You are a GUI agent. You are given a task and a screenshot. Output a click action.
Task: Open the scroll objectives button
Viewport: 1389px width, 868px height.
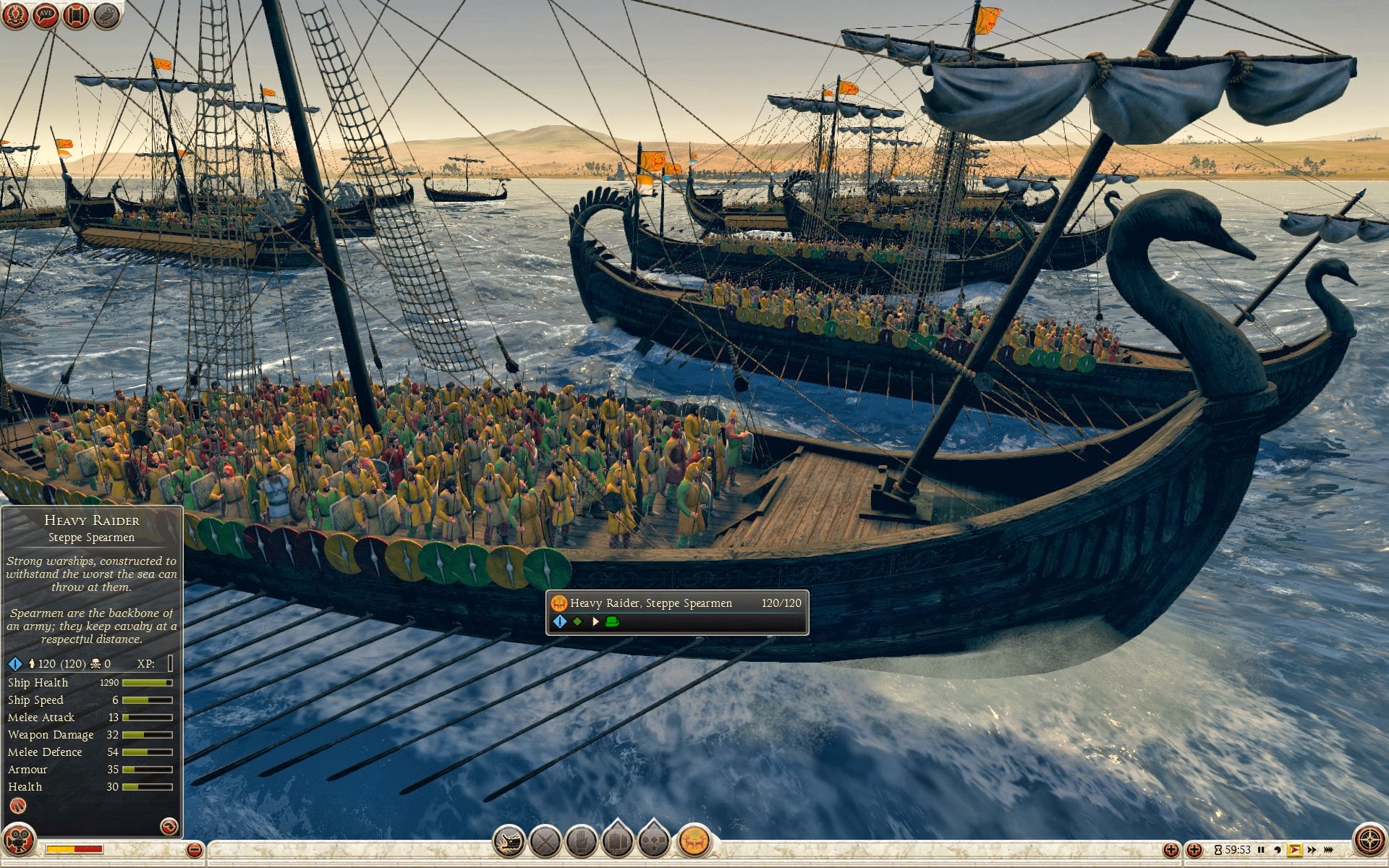(x=76, y=14)
